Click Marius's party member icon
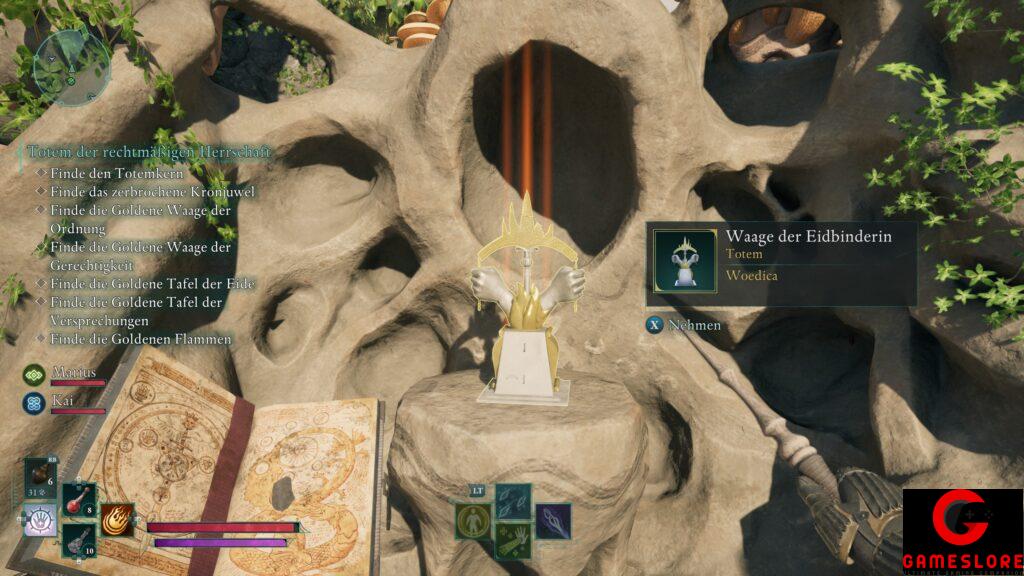The image size is (1024, 576). [34, 374]
